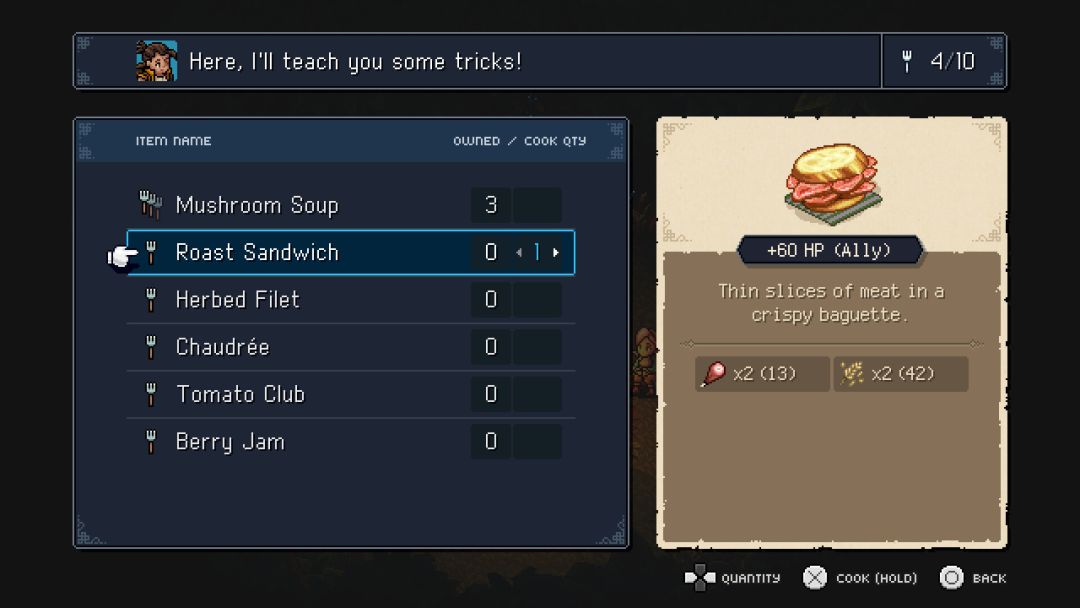
Task: Choose the Berry Jam recipe
Action: point(230,441)
